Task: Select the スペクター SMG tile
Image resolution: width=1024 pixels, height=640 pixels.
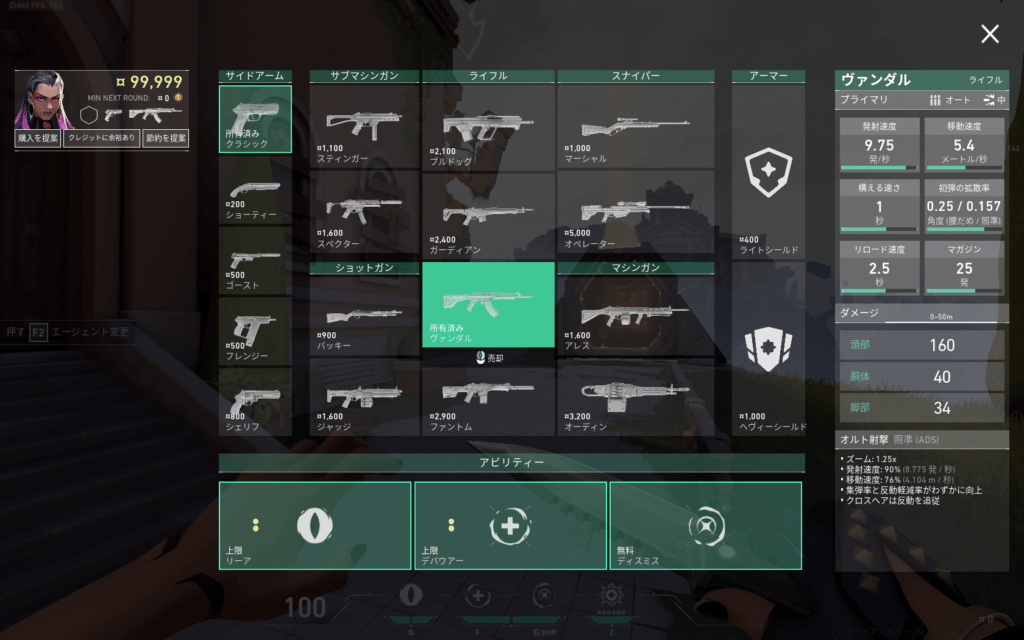Action: coord(364,212)
